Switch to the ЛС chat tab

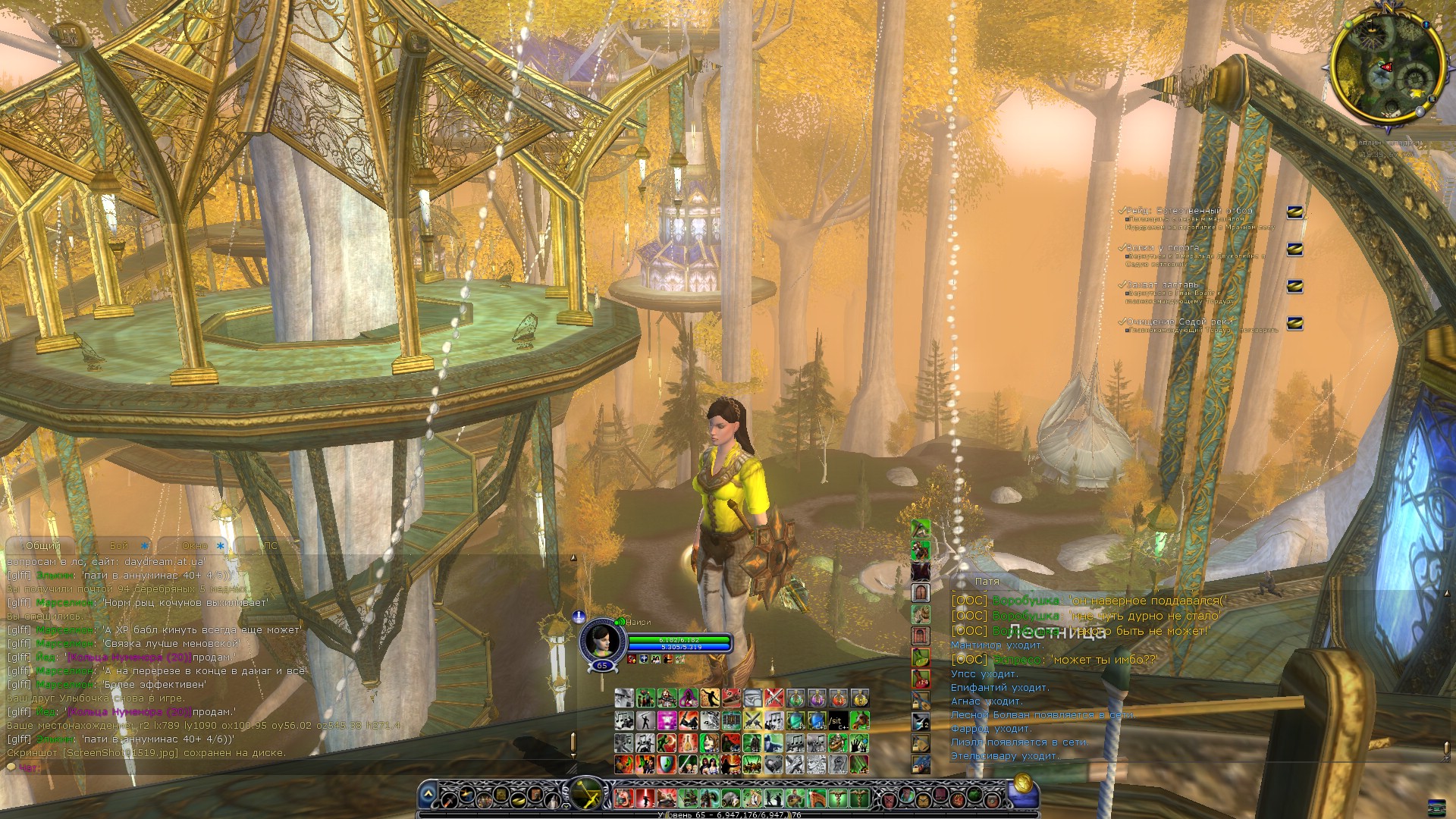click(270, 546)
